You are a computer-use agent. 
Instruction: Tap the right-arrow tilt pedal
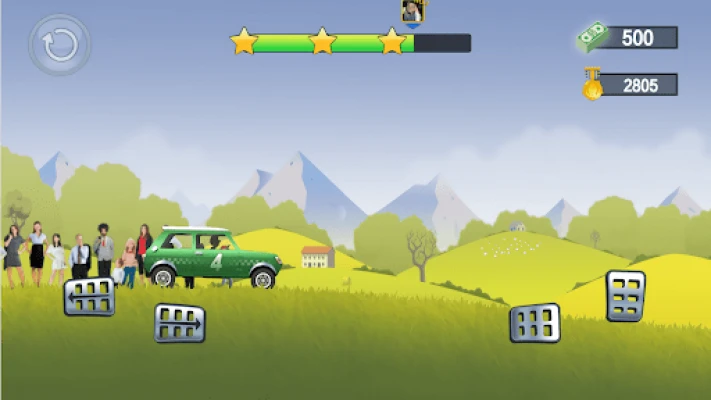coord(180,323)
